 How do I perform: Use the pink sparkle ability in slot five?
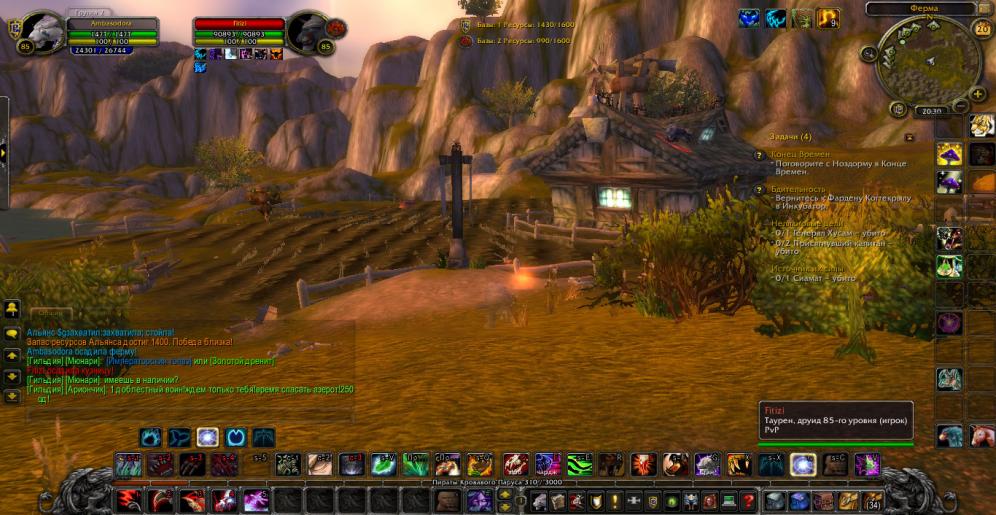257,500
